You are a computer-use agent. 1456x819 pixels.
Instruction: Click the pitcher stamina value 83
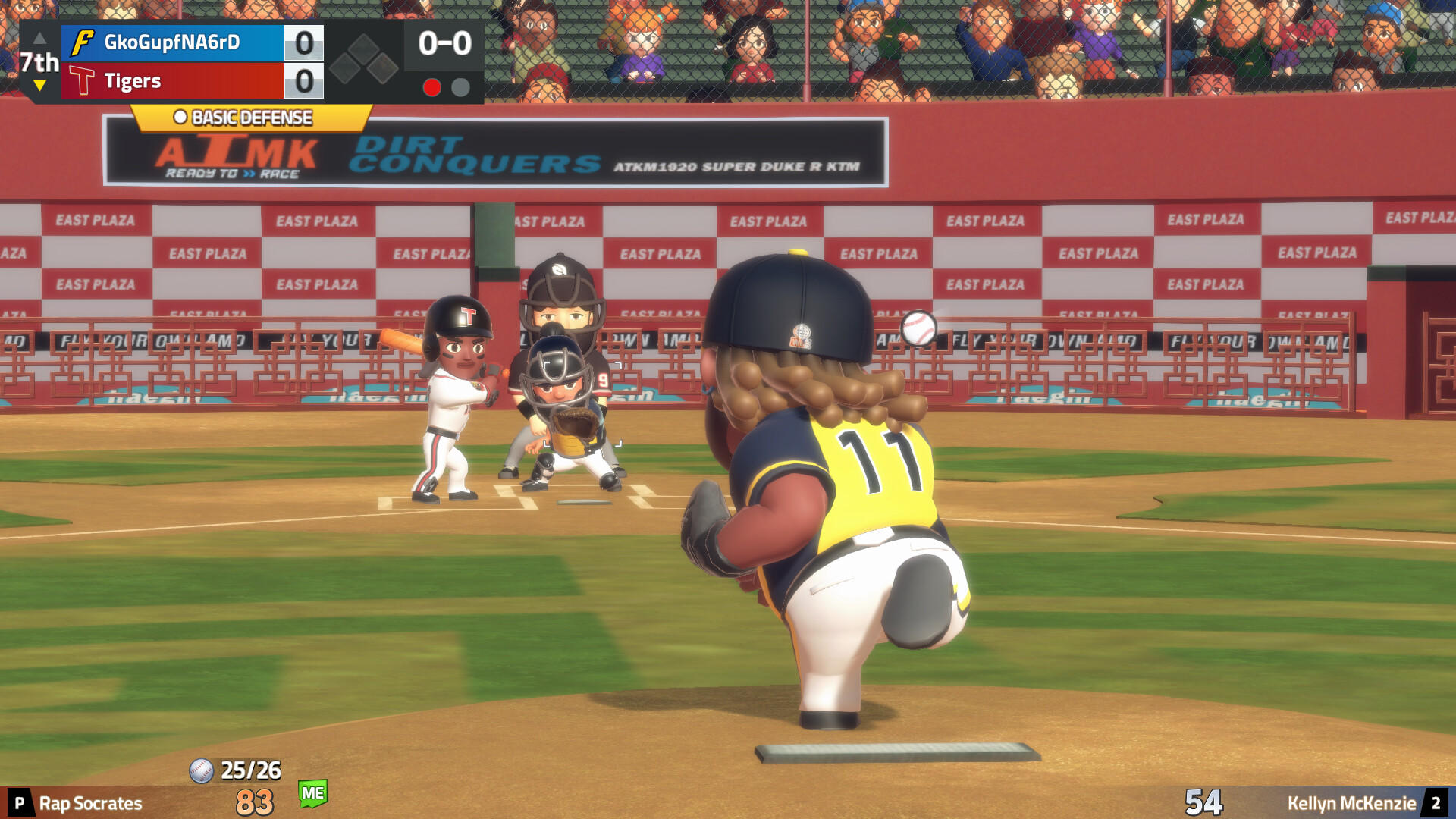[253, 802]
